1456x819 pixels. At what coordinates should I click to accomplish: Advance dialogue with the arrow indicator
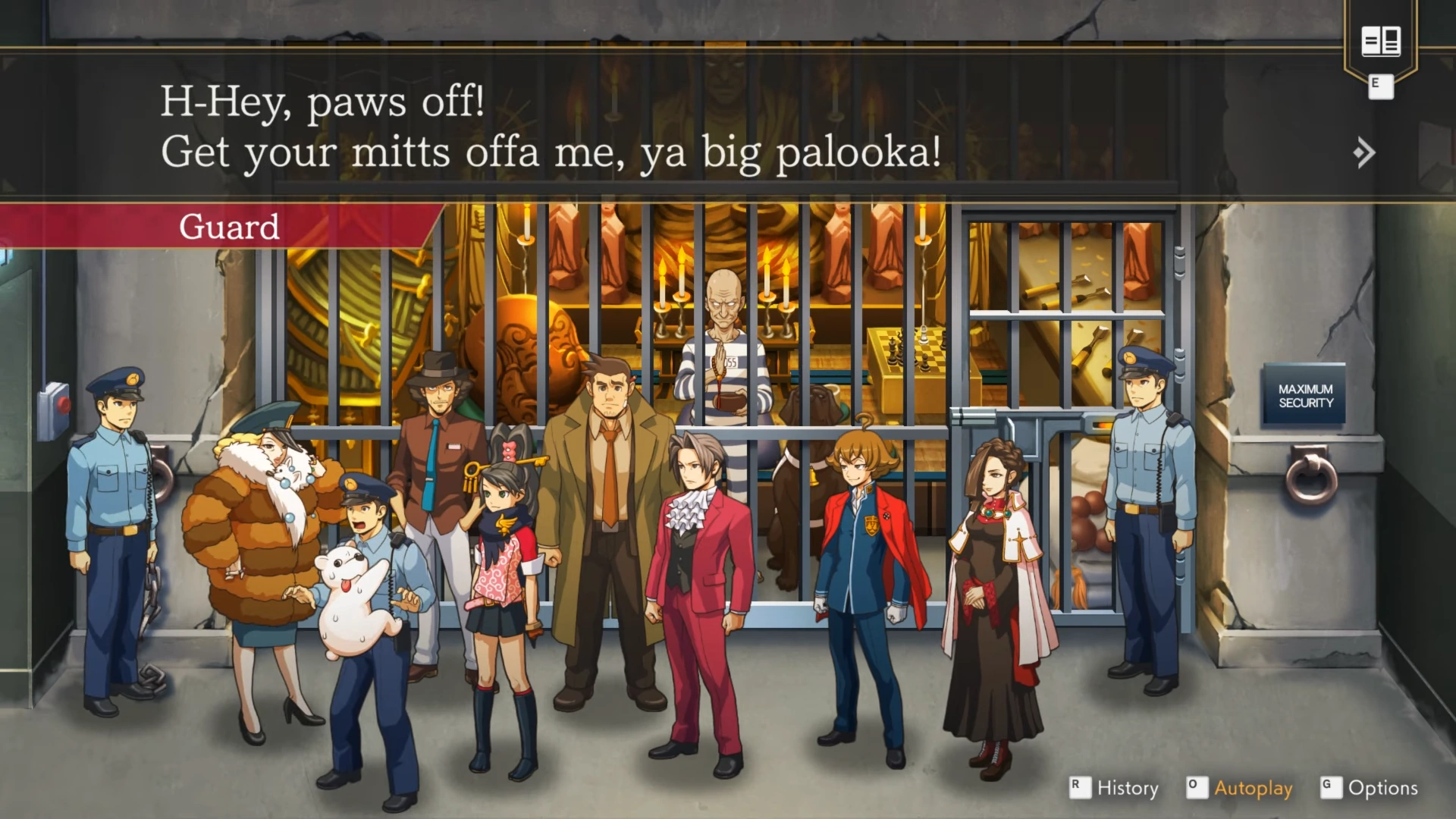(x=1363, y=152)
